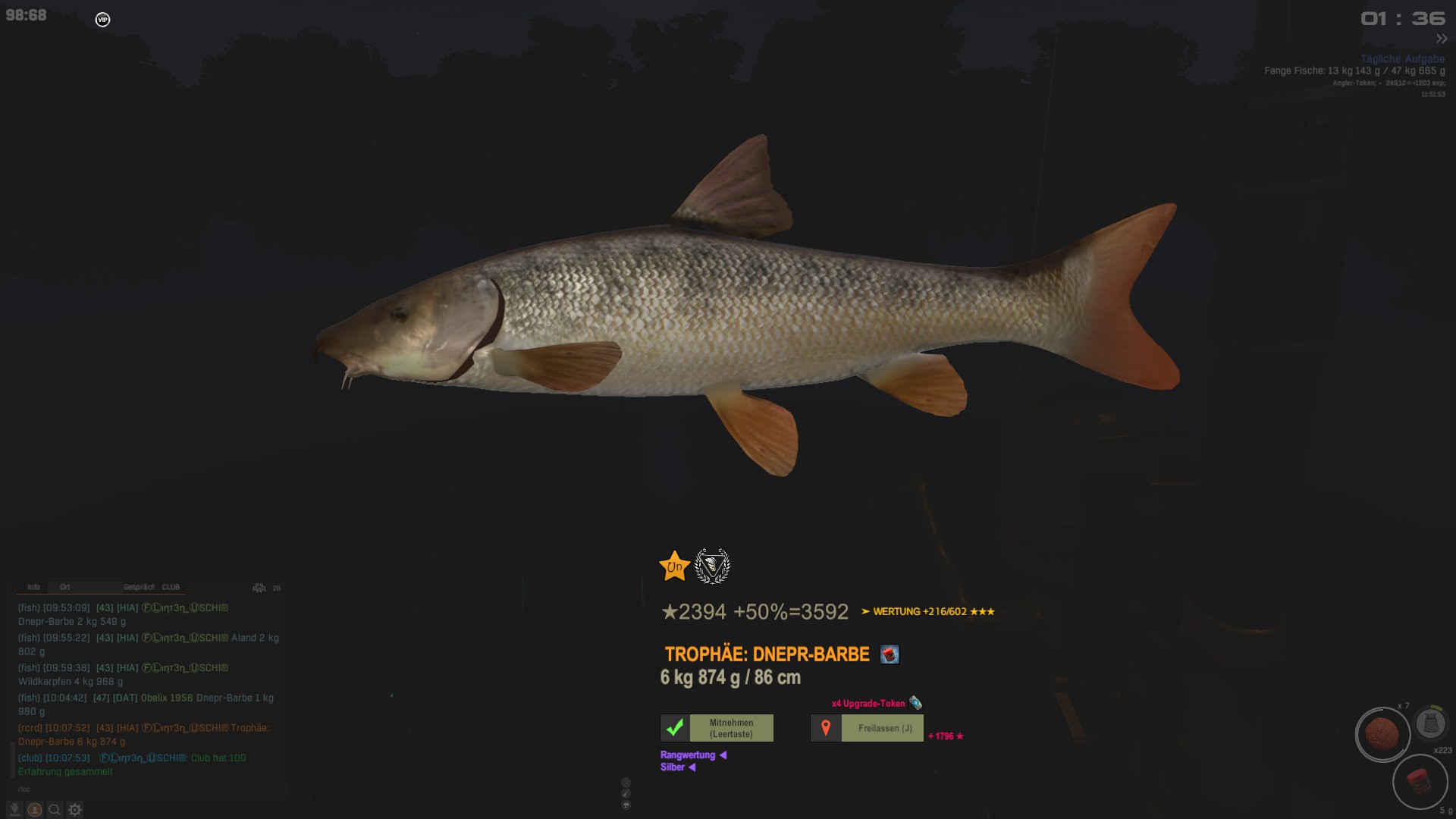Open the keepnet icon

click(1431, 723)
